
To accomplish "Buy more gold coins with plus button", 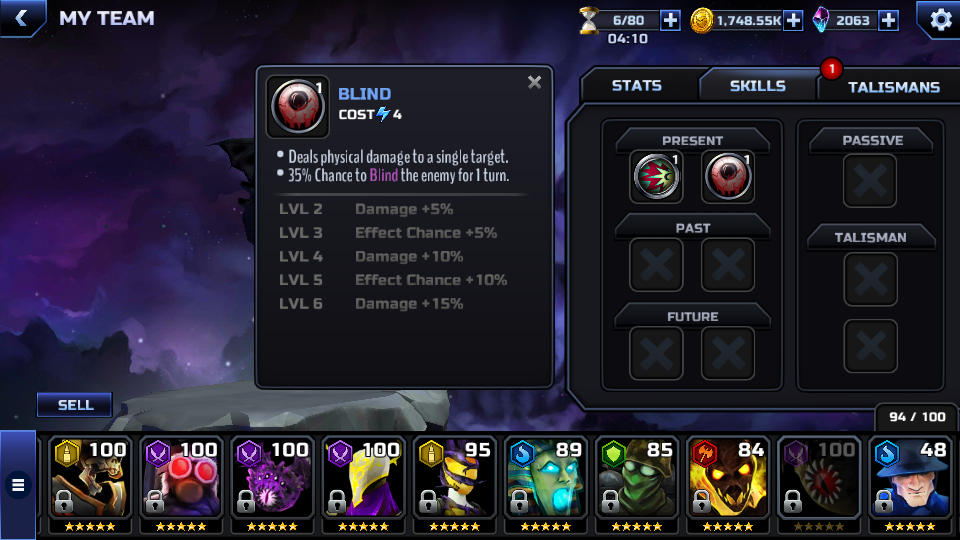I will [793, 19].
